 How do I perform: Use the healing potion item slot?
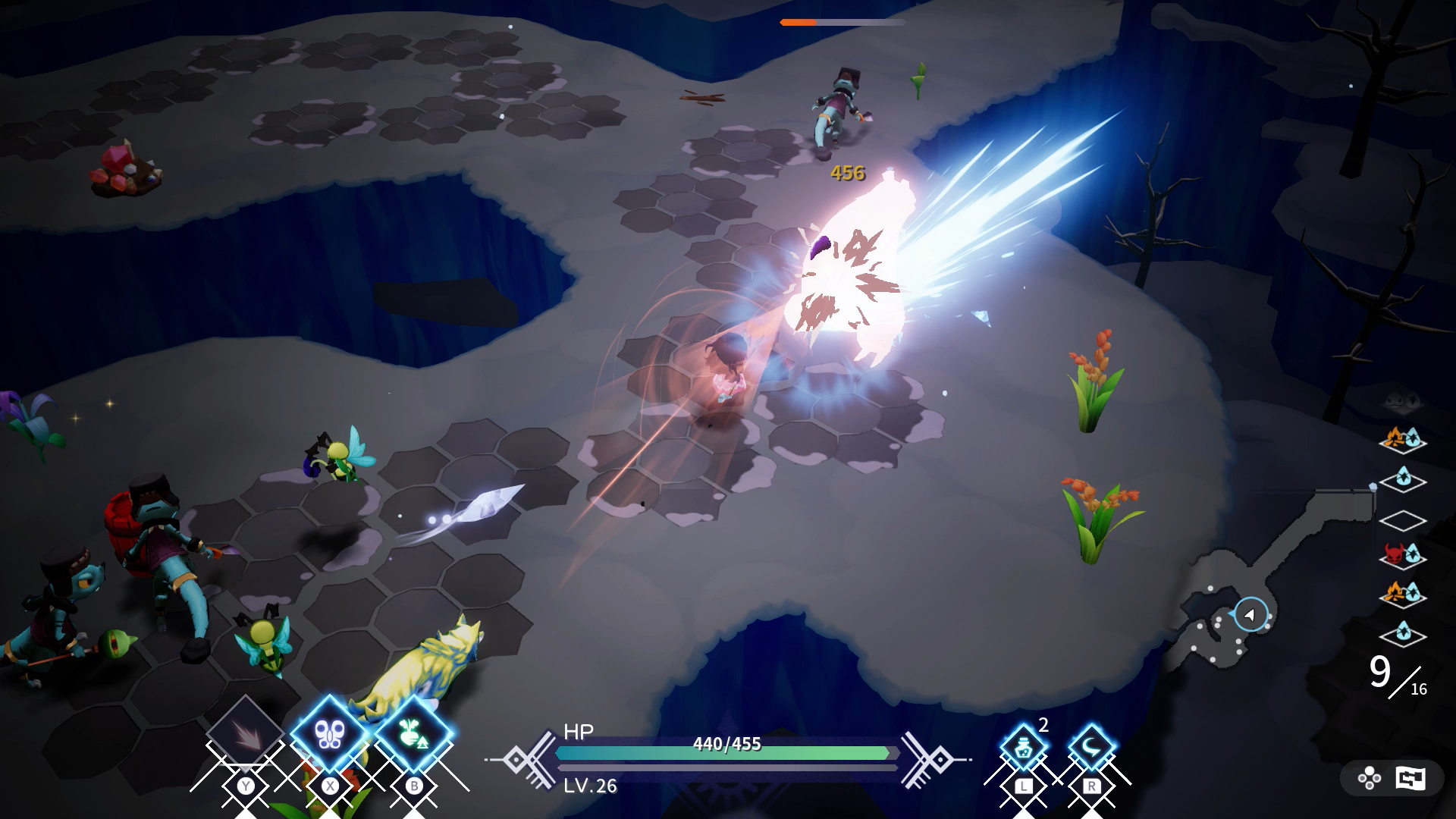(1023, 748)
